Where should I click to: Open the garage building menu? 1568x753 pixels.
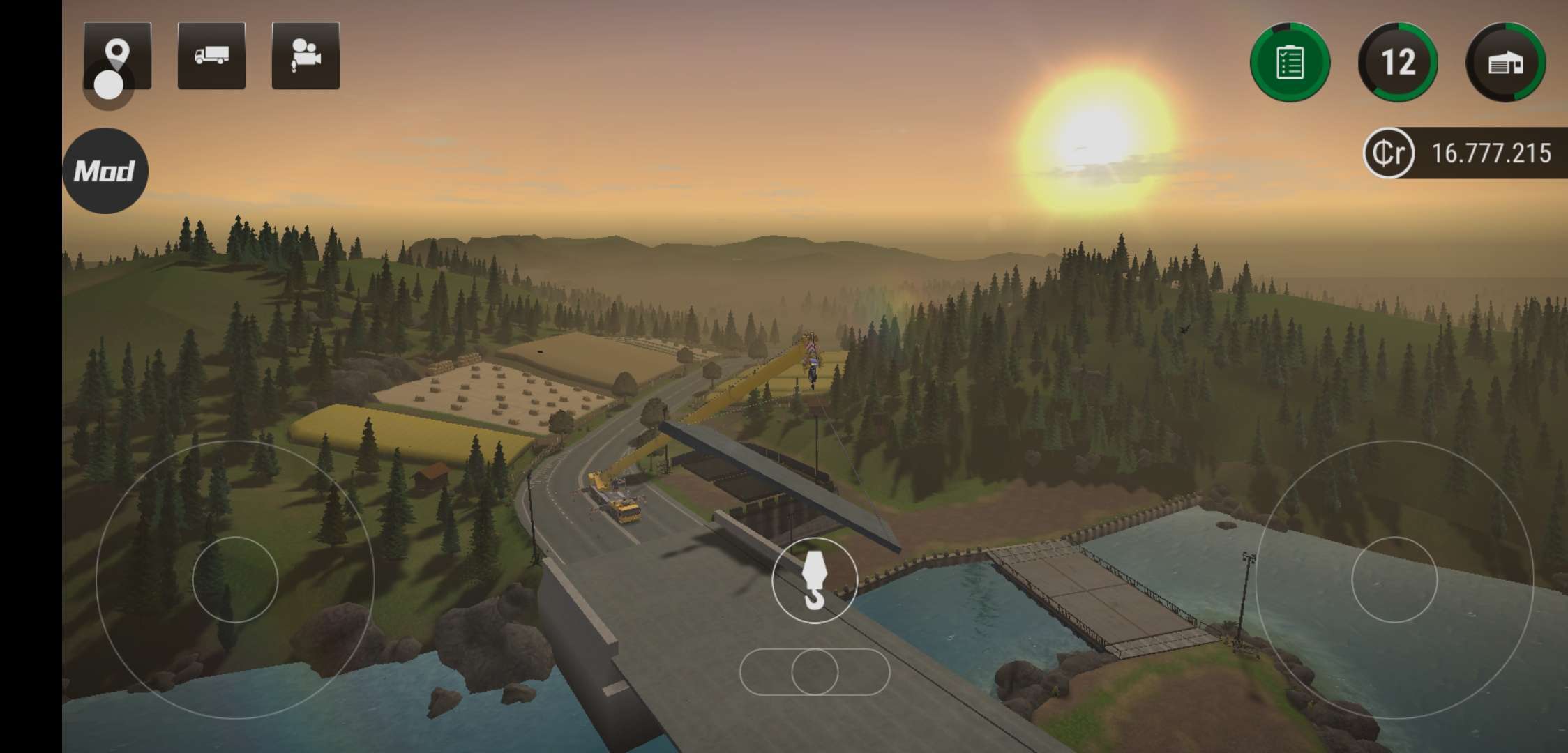tap(1505, 63)
